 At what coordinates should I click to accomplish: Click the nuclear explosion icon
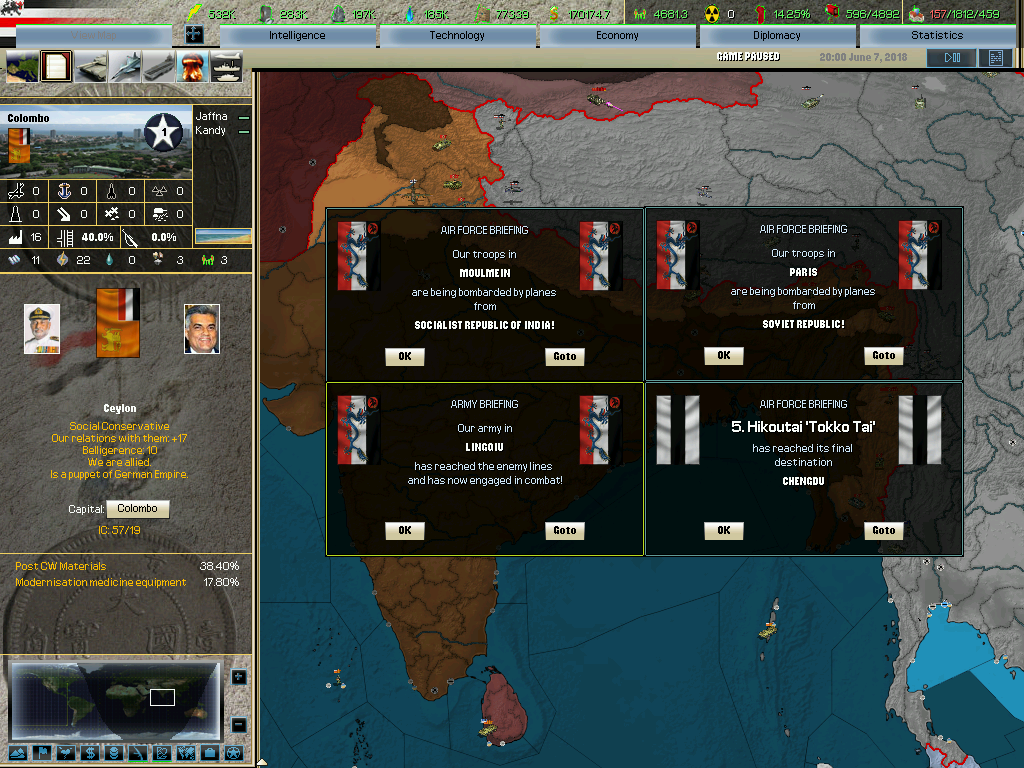[191, 68]
